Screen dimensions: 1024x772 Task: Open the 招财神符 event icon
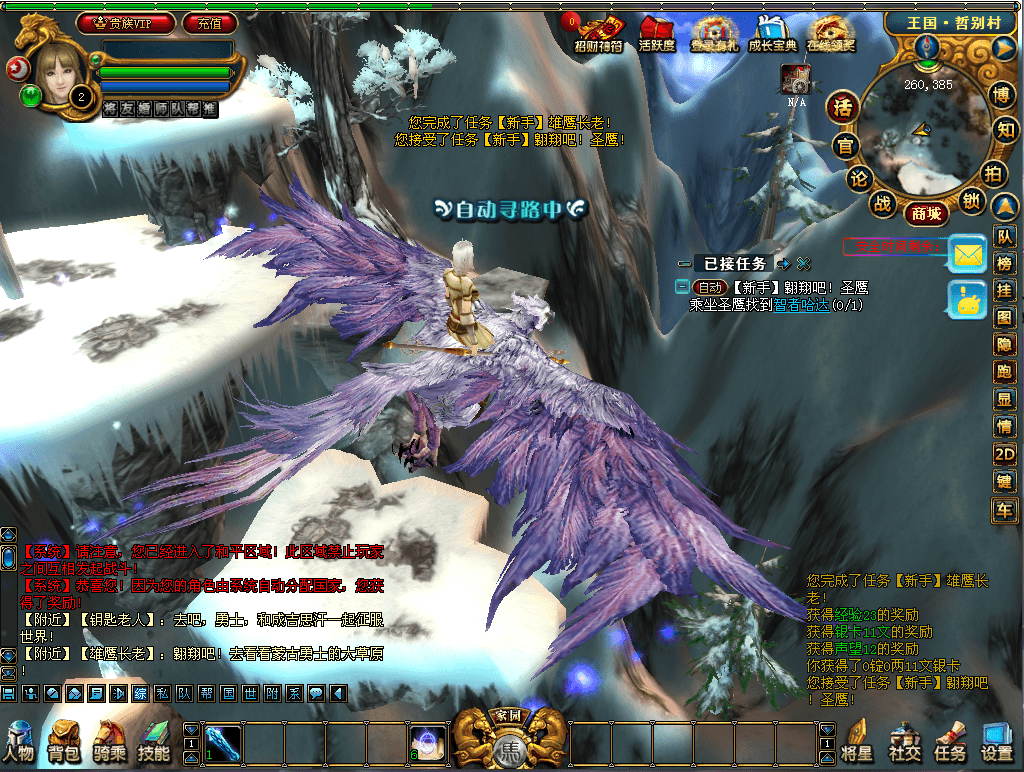(x=598, y=34)
